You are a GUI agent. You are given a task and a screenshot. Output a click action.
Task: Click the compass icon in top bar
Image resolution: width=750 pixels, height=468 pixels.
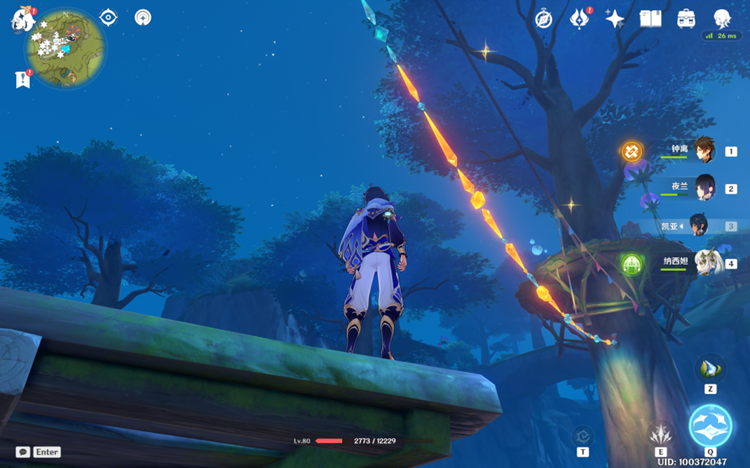pyautogui.click(x=544, y=18)
